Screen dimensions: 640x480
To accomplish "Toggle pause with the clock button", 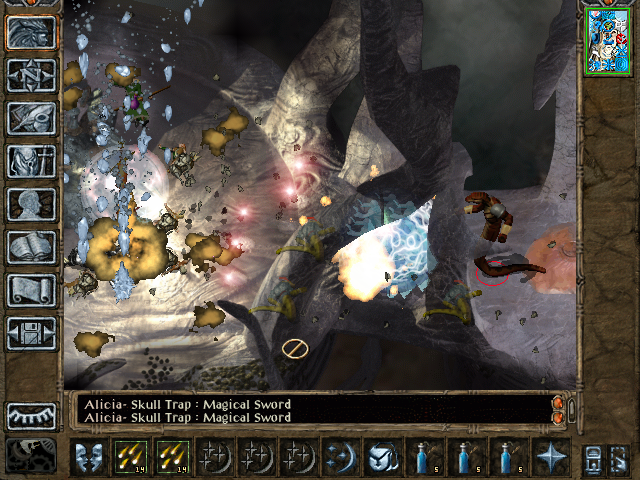I will click(x=31, y=456).
